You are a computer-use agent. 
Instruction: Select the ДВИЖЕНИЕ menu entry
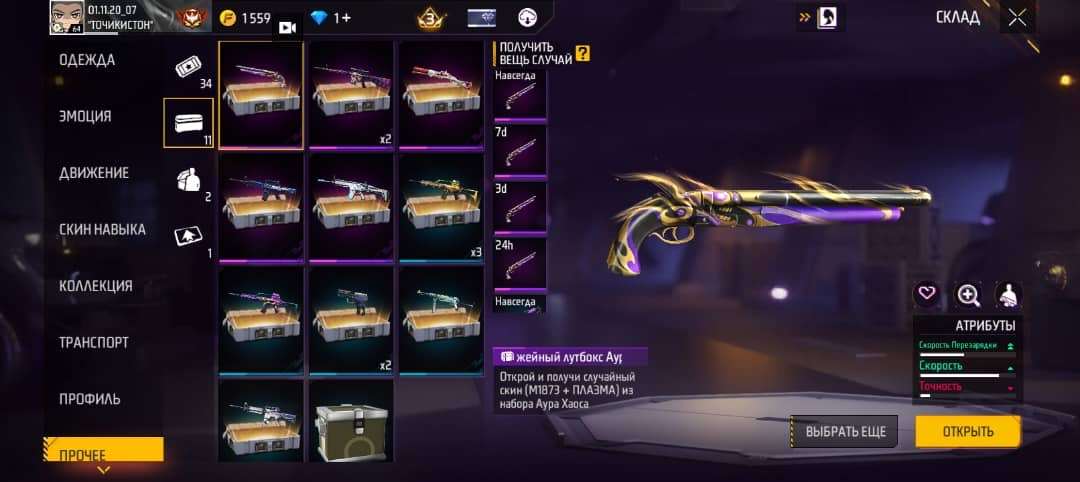click(x=94, y=173)
